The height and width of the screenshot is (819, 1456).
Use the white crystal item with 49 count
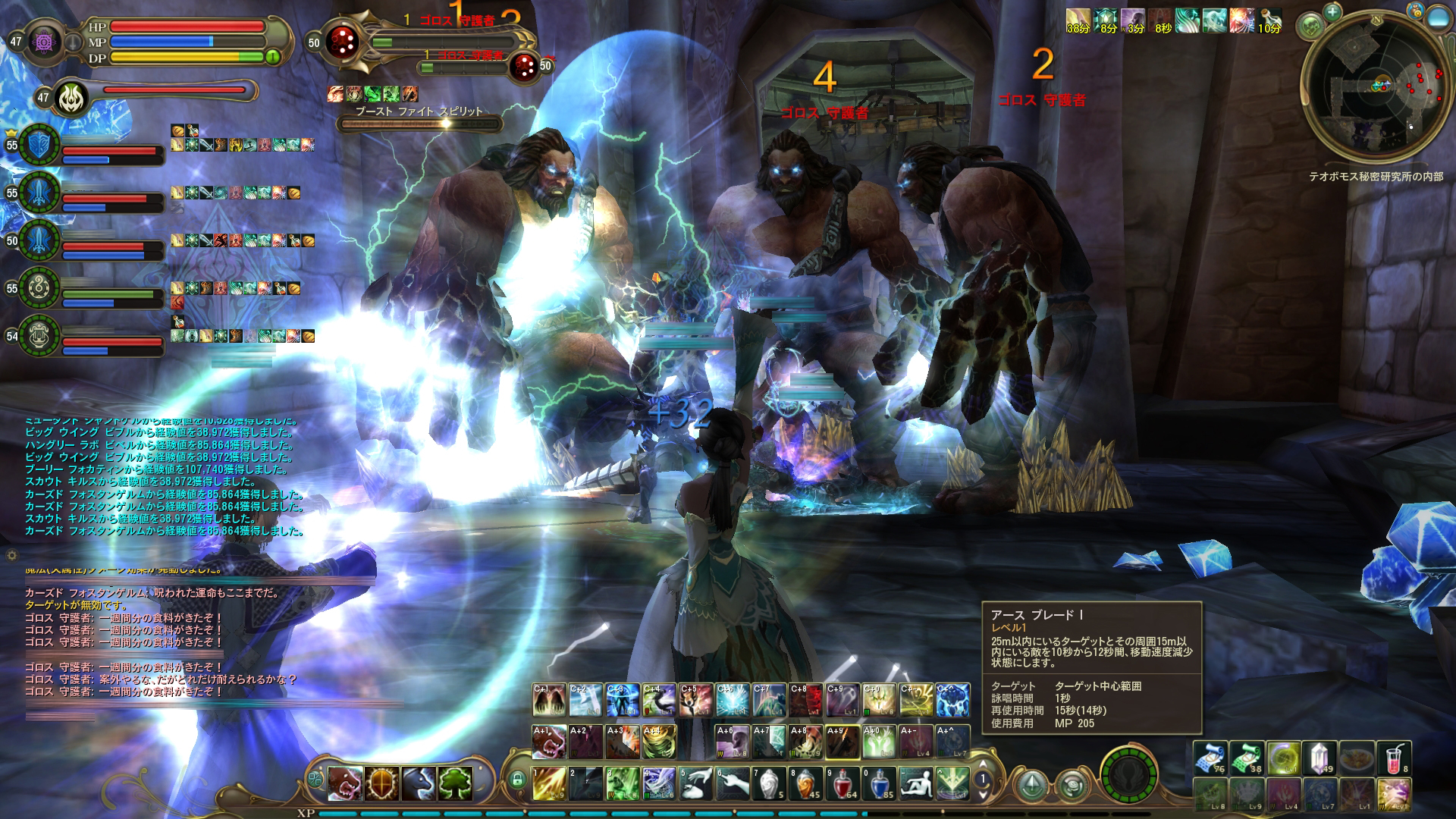[1319, 758]
